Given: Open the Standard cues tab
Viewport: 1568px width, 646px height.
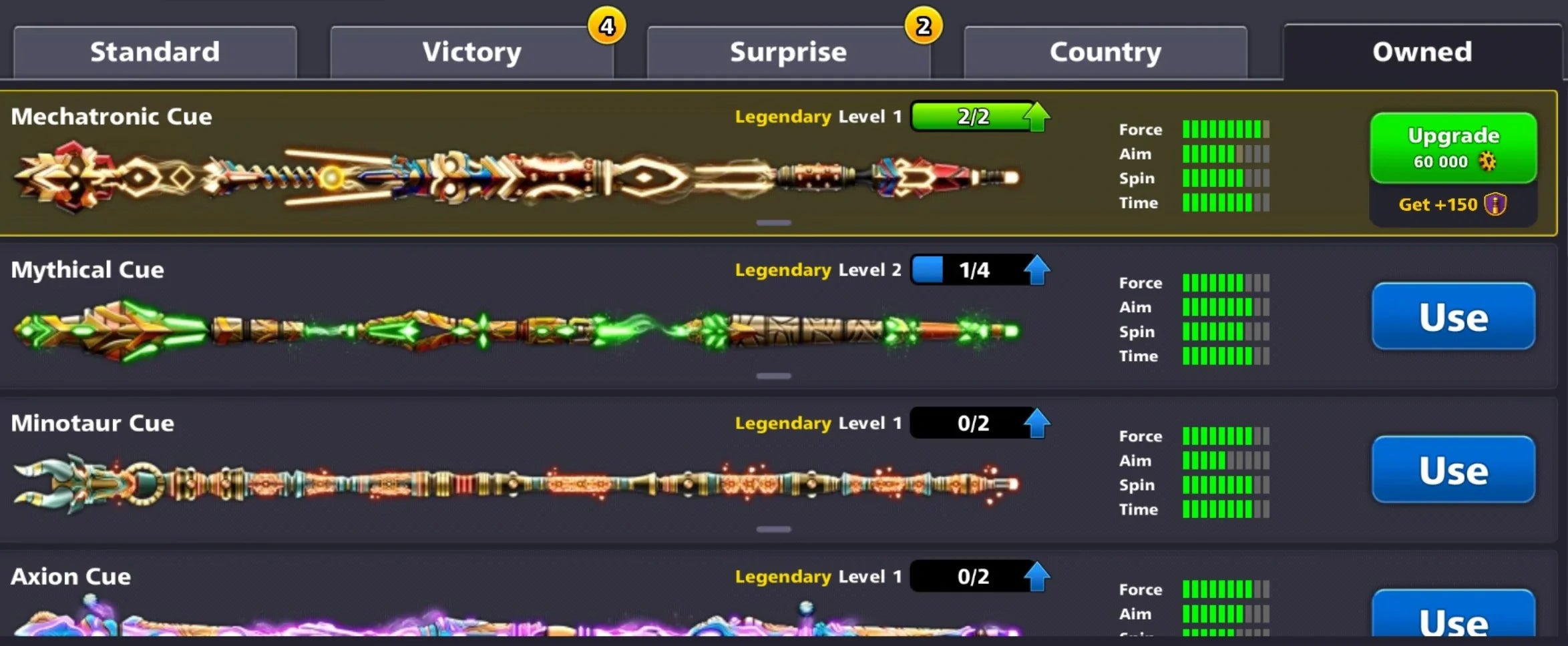Looking at the screenshot, I should click(x=154, y=51).
